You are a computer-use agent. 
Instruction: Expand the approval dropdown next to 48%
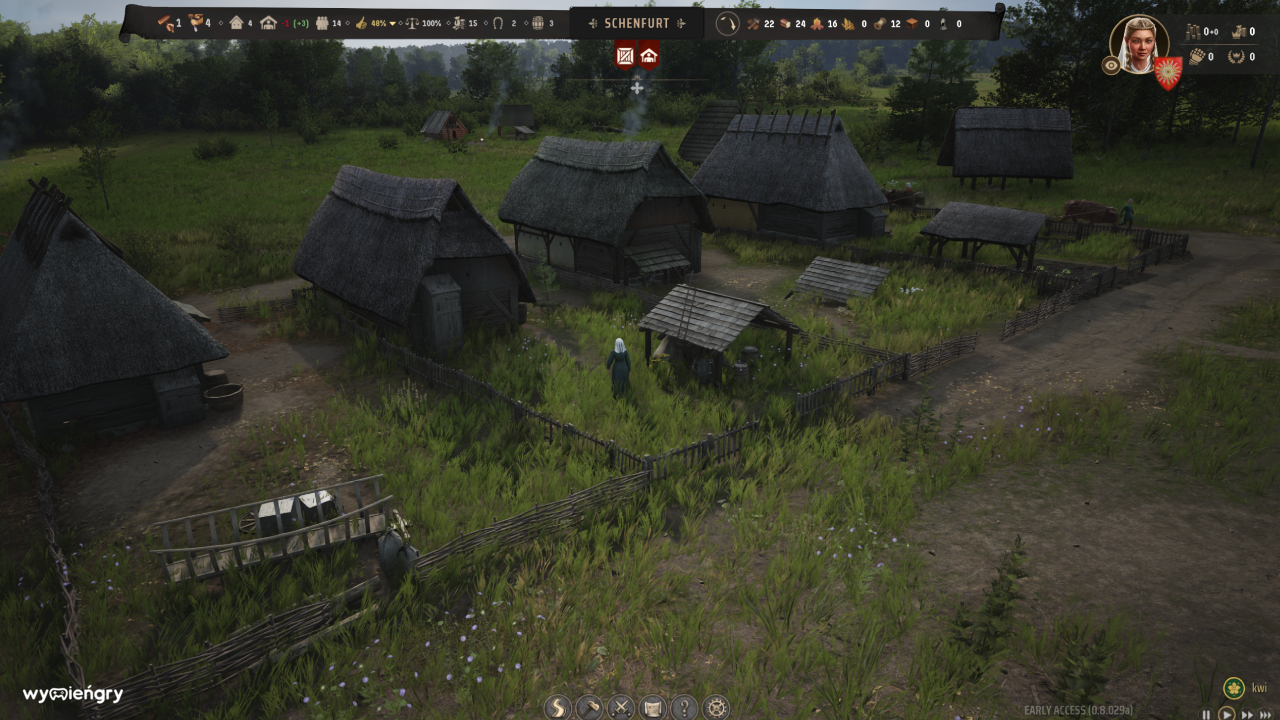[x=392, y=23]
